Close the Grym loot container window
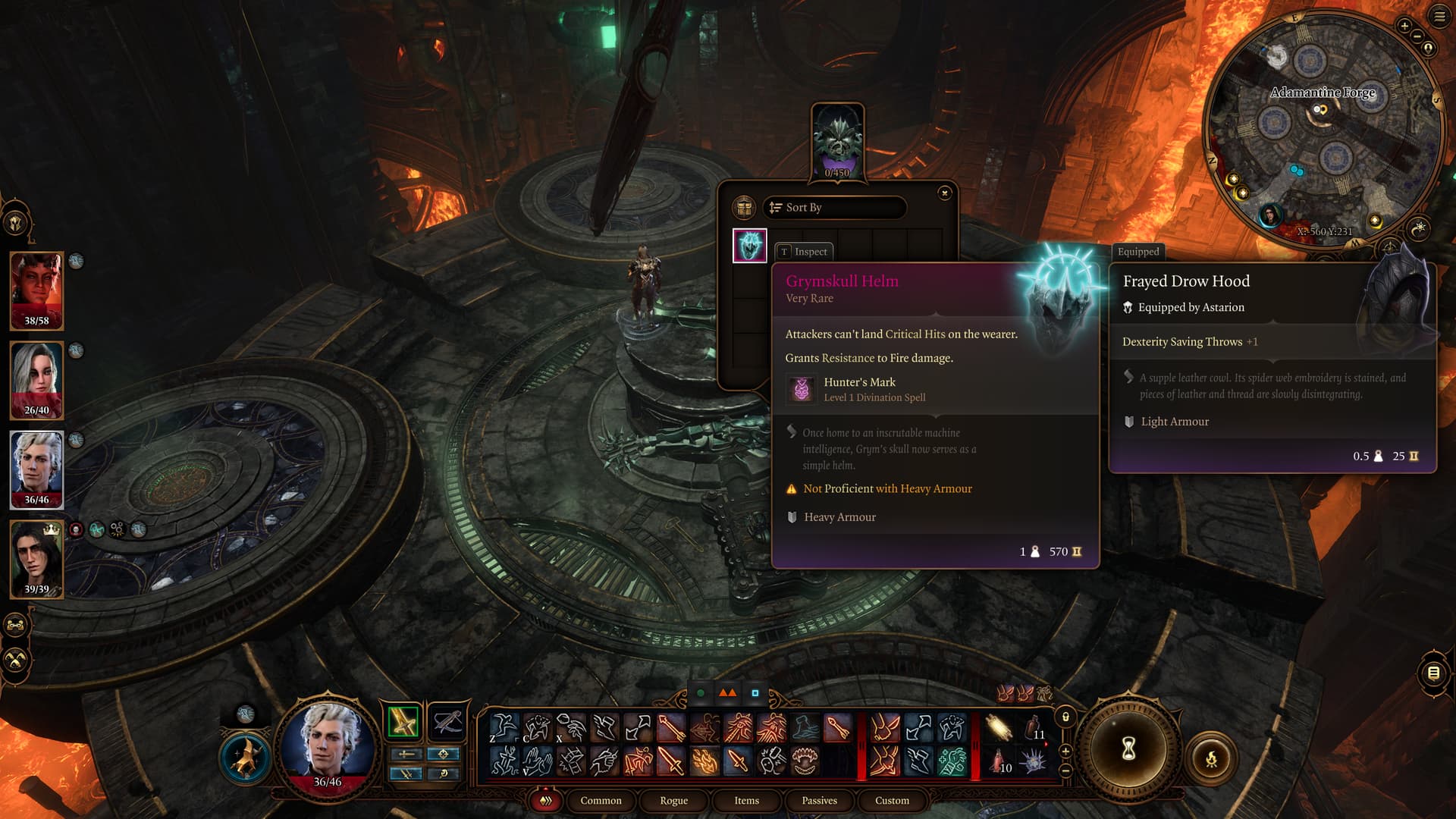 pos(944,193)
